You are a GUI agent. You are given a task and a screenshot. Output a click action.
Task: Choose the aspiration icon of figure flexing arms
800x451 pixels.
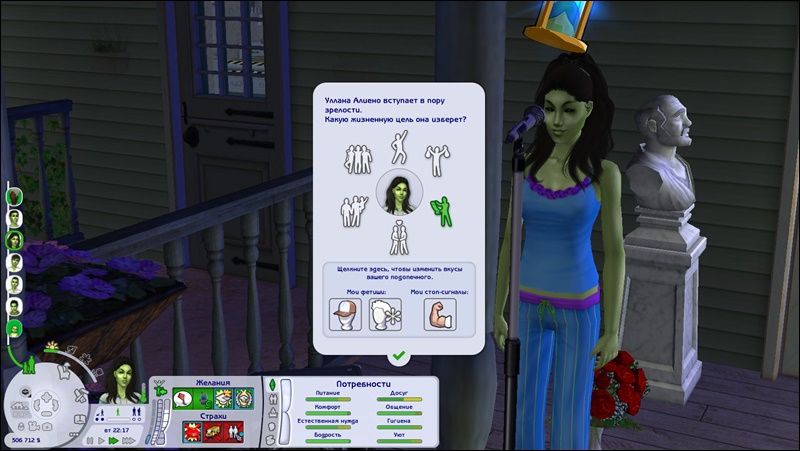(x=436, y=159)
